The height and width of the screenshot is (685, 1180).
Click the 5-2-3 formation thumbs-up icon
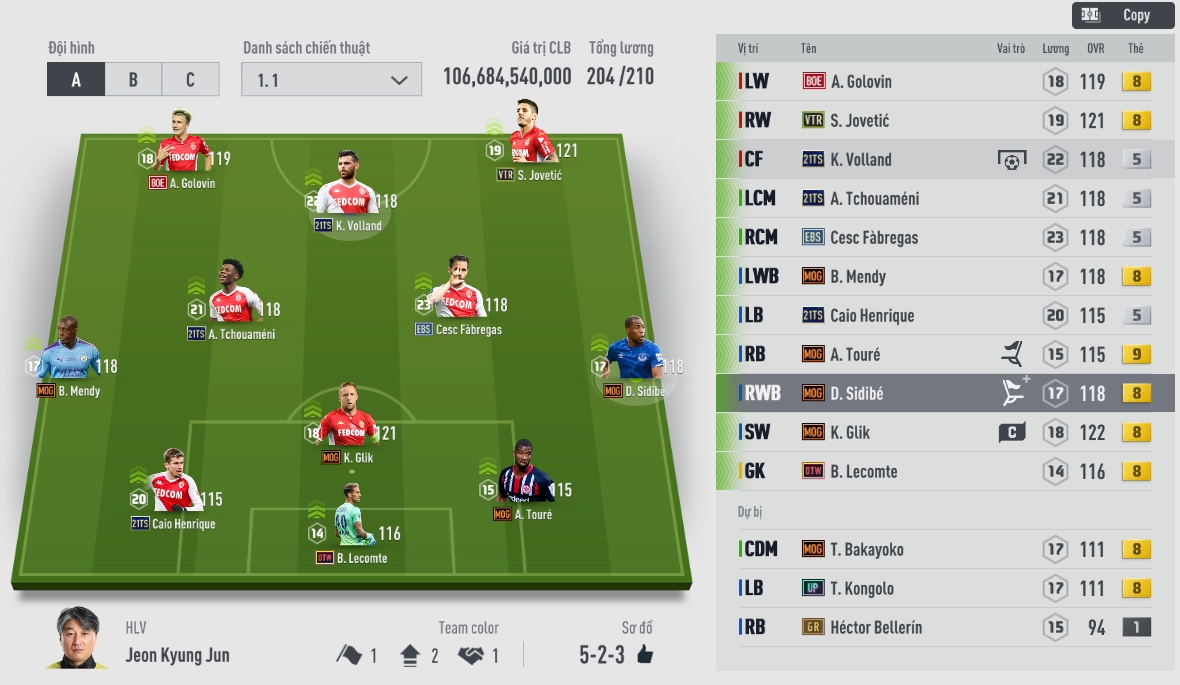tap(644, 656)
